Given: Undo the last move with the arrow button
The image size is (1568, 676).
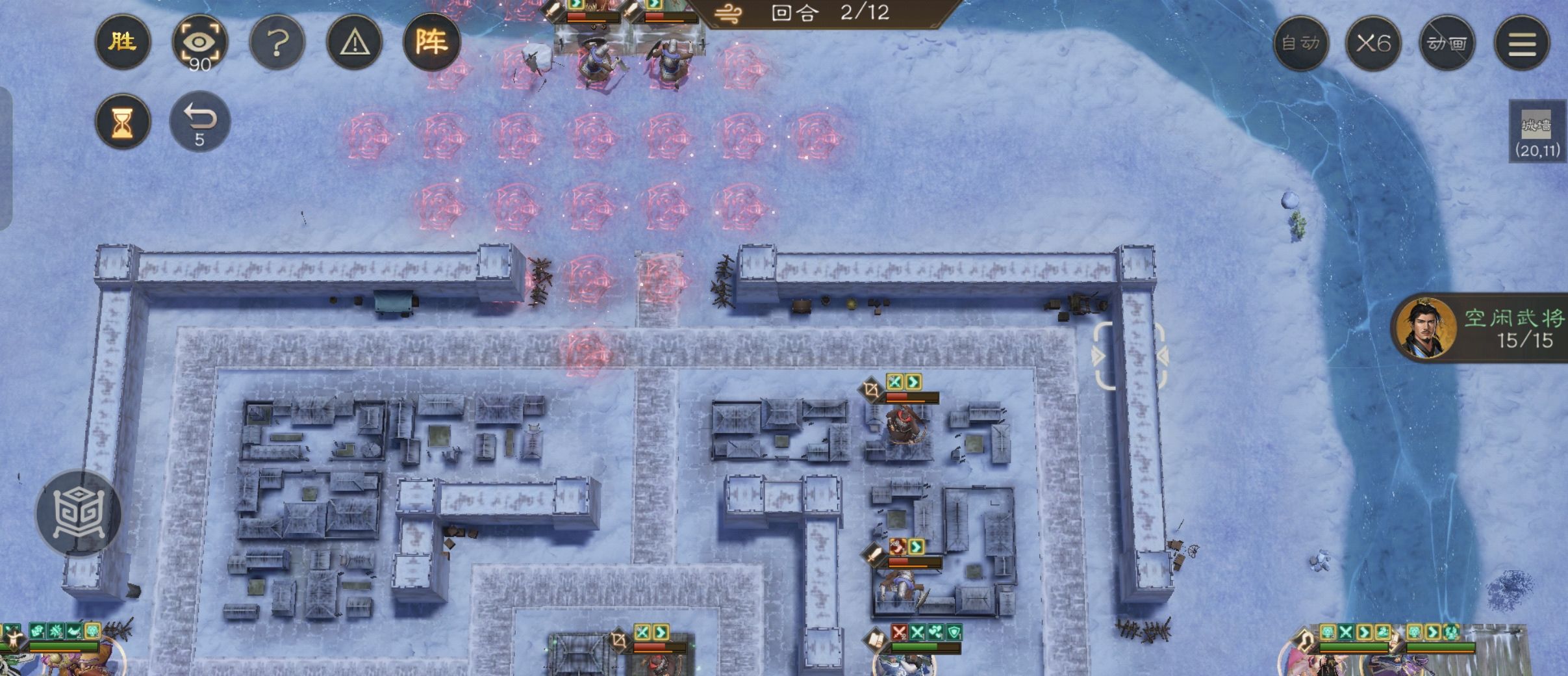Looking at the screenshot, I should click(199, 122).
